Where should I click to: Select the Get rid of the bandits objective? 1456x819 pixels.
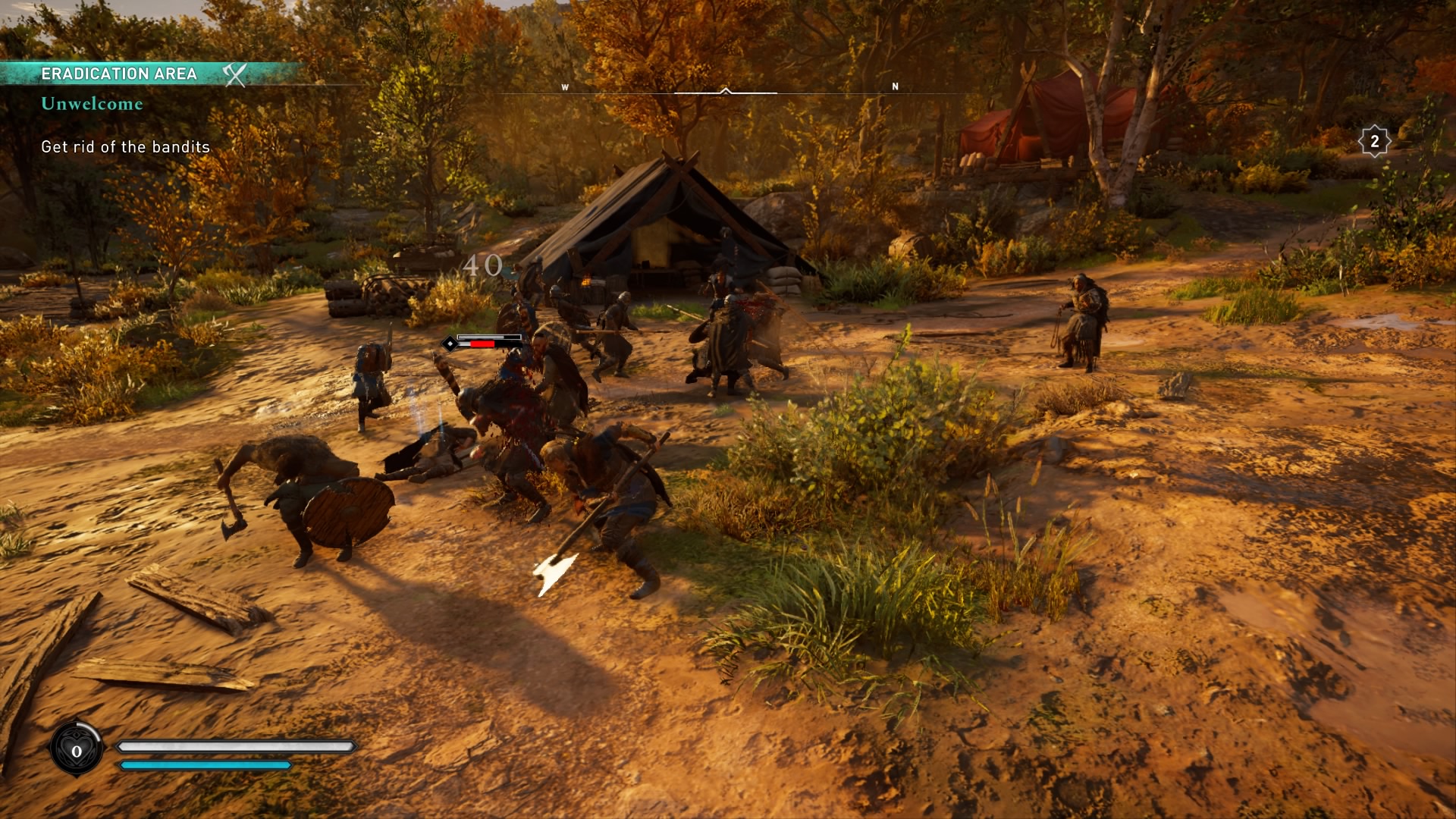pyautogui.click(x=125, y=147)
